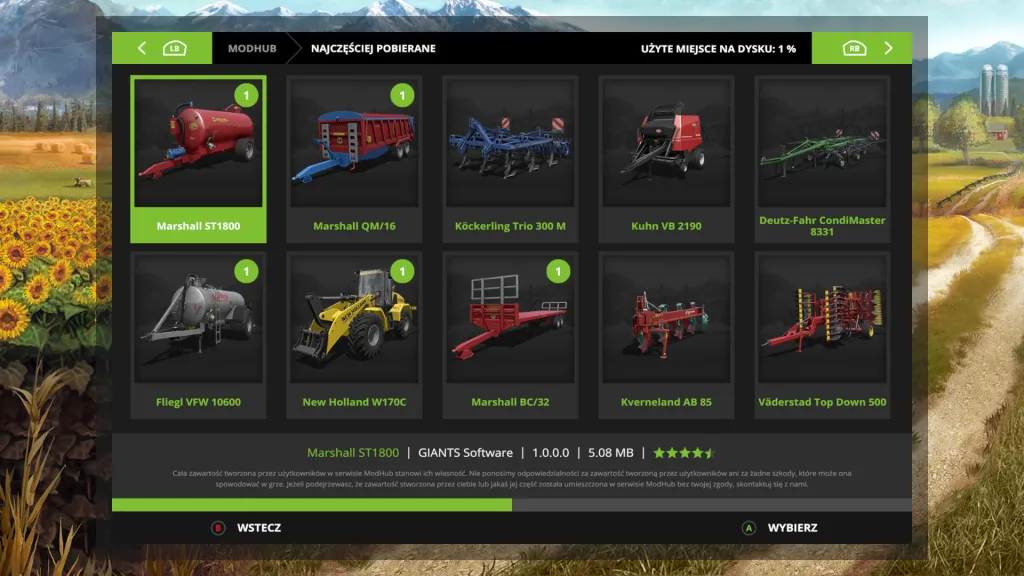Go to the previous page with left arrow
The width and height of the screenshot is (1024, 576).
point(142,48)
